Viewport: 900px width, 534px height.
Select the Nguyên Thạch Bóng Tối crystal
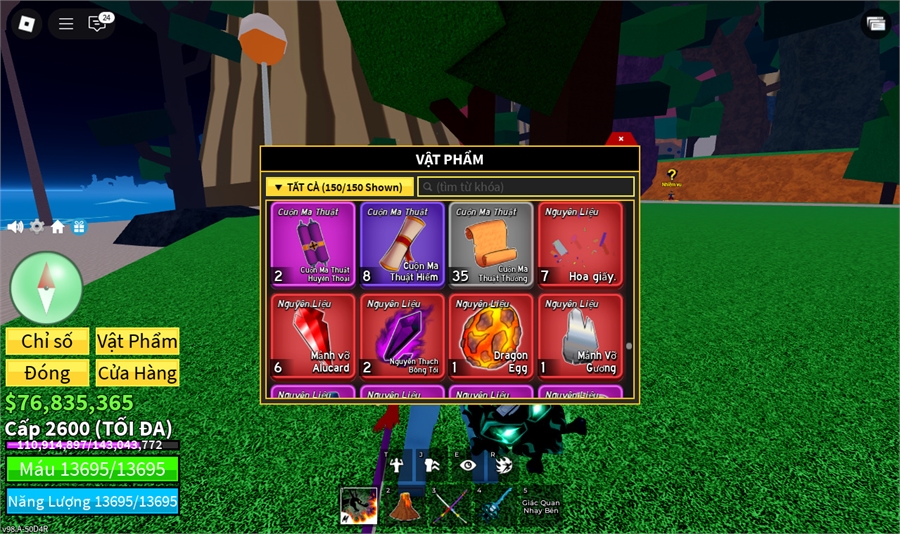(401, 336)
